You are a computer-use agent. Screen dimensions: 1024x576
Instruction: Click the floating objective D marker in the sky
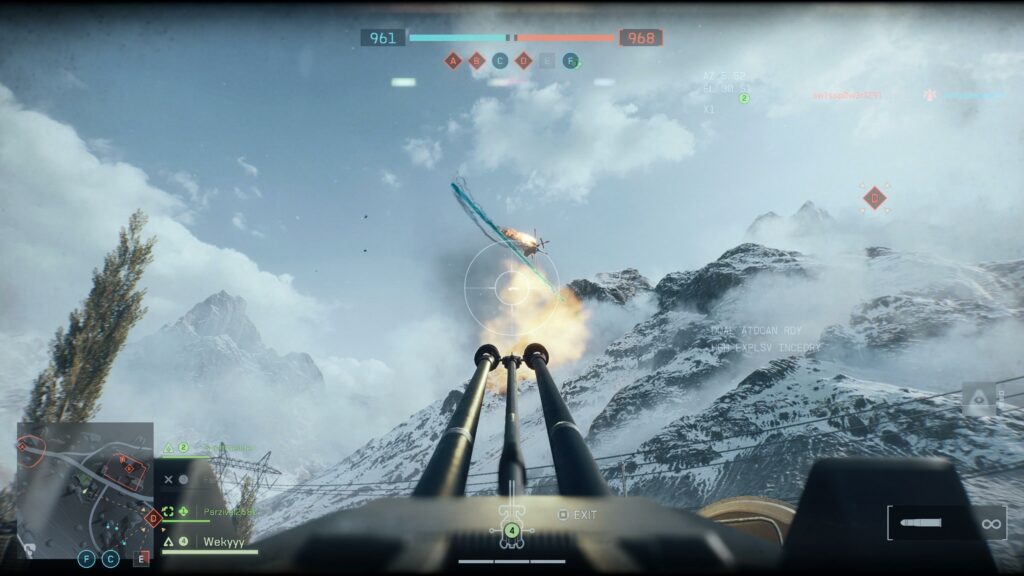tap(875, 197)
